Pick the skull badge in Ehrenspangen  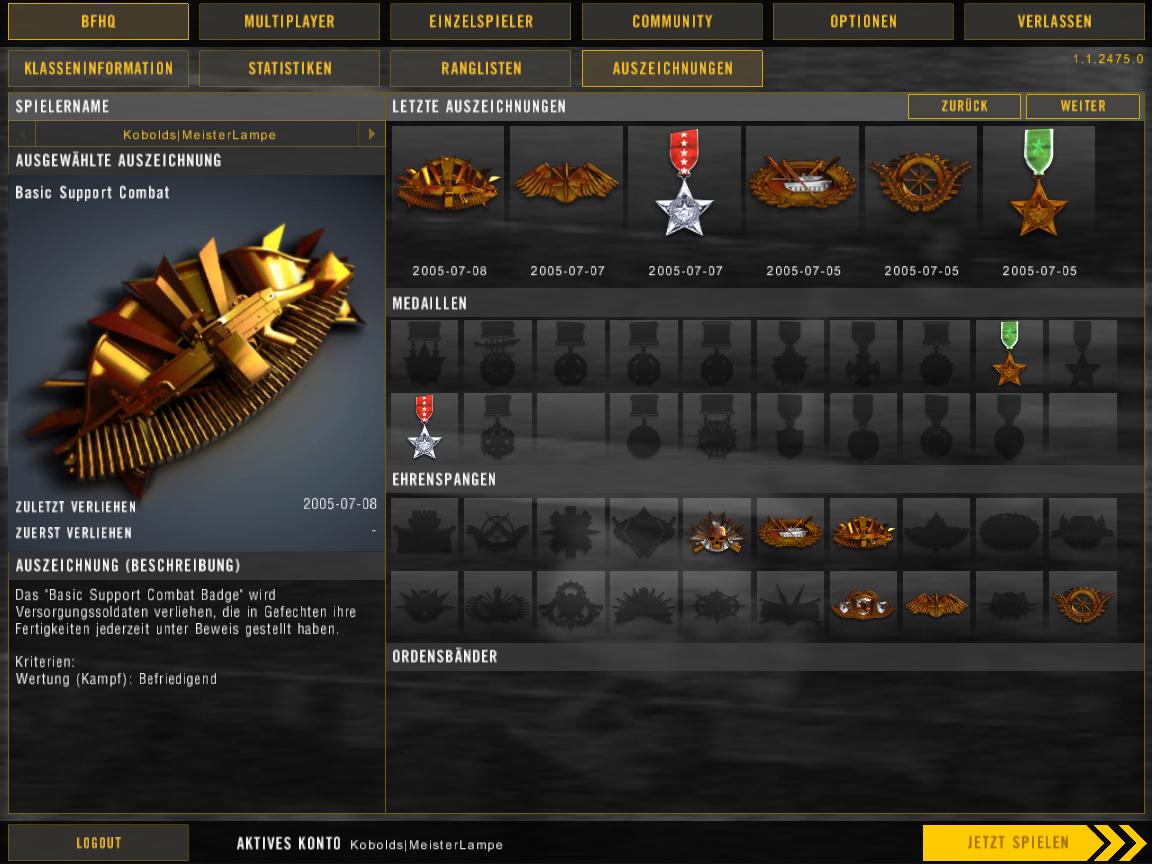point(717,530)
